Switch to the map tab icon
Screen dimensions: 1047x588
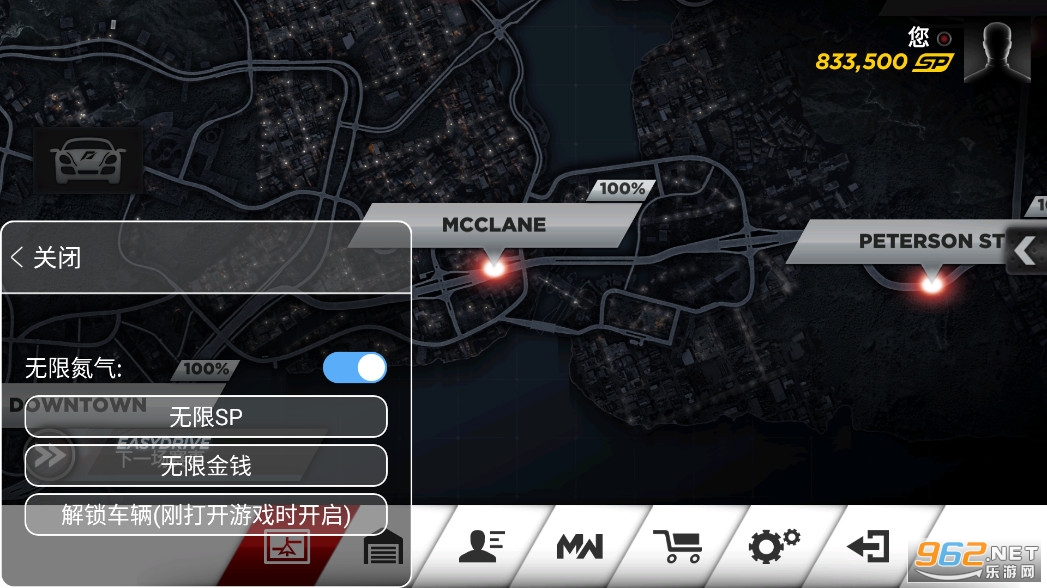(x=287, y=548)
